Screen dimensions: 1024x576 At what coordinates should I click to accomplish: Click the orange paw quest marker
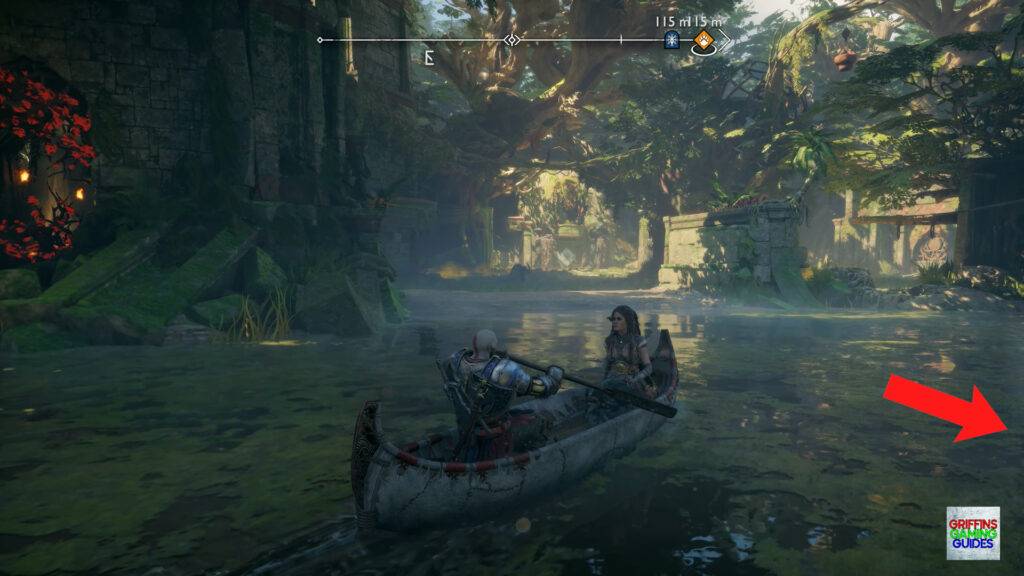pyautogui.click(x=704, y=40)
